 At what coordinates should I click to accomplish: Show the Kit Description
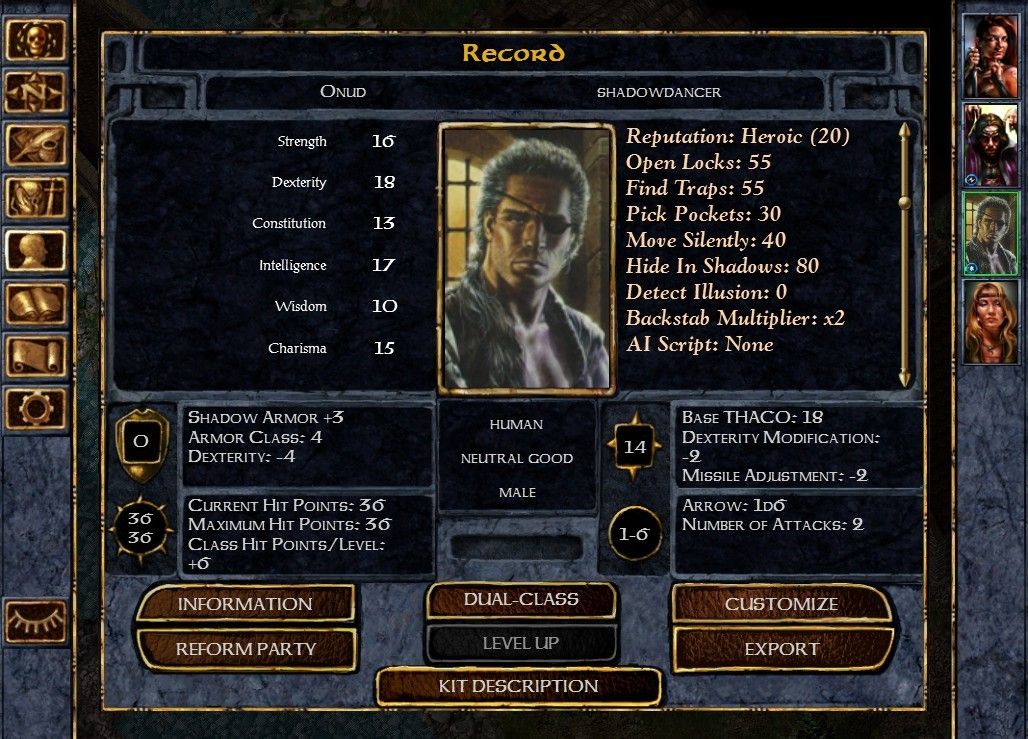pos(518,686)
